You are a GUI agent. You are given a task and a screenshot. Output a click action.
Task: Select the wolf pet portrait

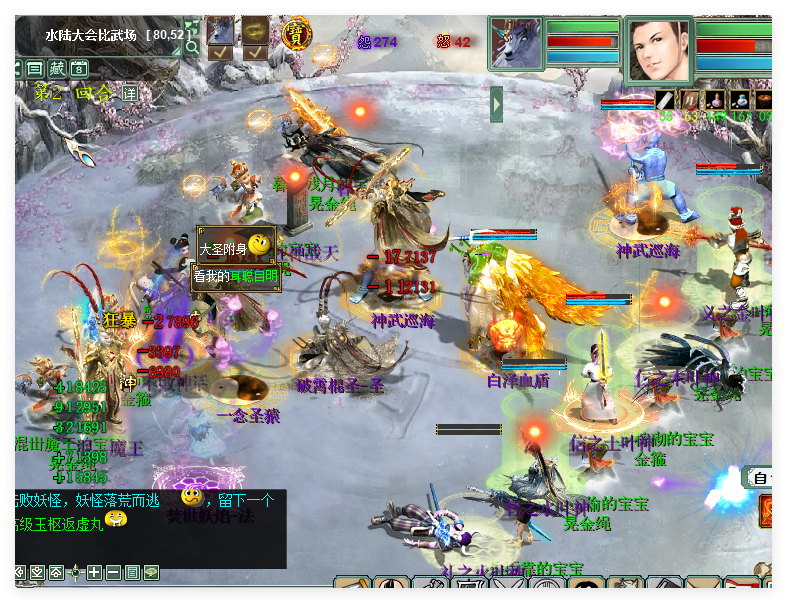point(516,43)
